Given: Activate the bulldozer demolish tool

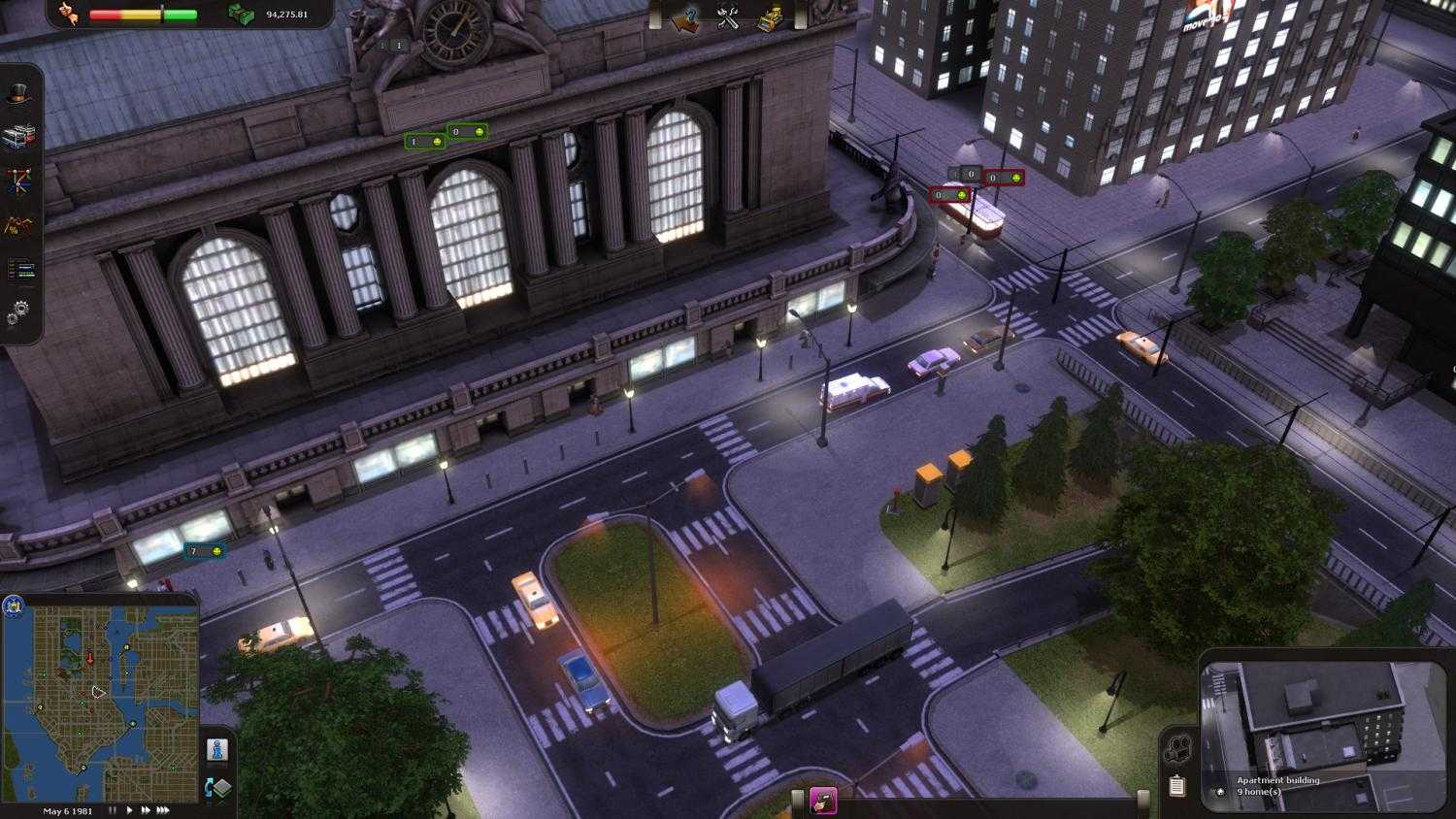Looking at the screenshot, I should coord(769,18).
